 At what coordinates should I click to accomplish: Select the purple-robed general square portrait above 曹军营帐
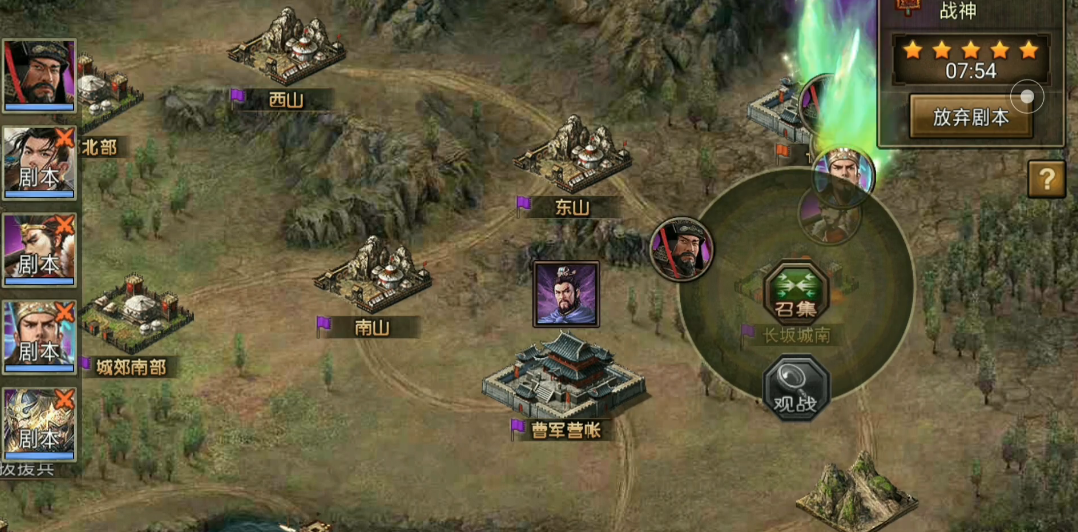click(x=566, y=294)
